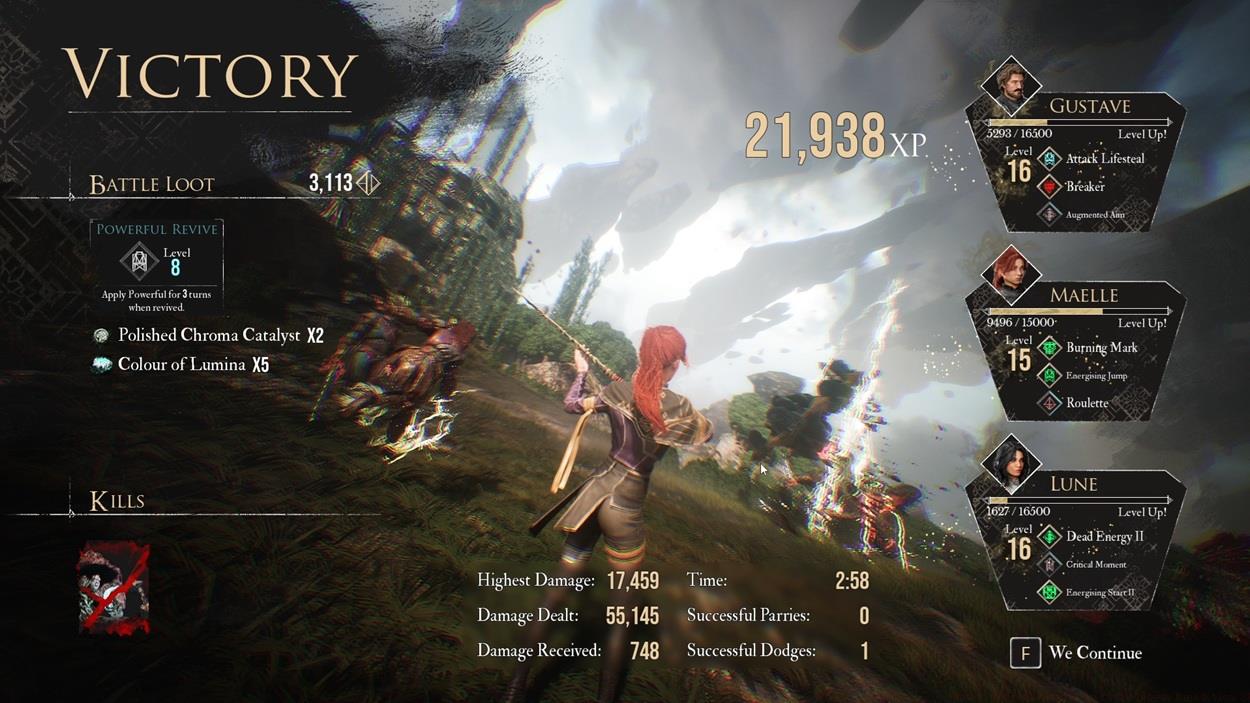Click Maelle's Burning Mark skill icon

1050,348
